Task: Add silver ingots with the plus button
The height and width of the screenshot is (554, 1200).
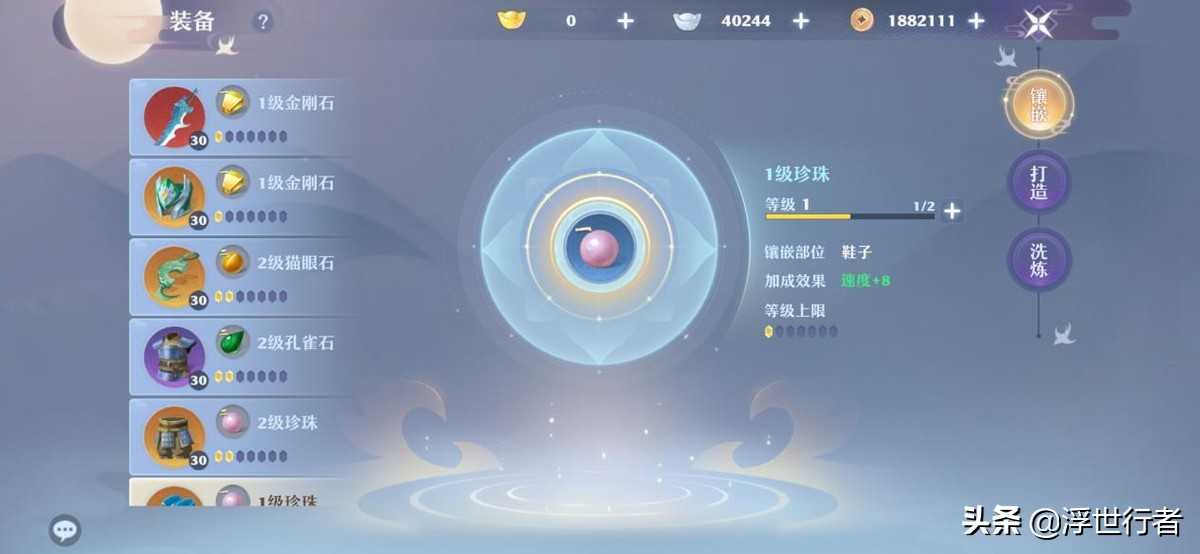Action: click(800, 21)
